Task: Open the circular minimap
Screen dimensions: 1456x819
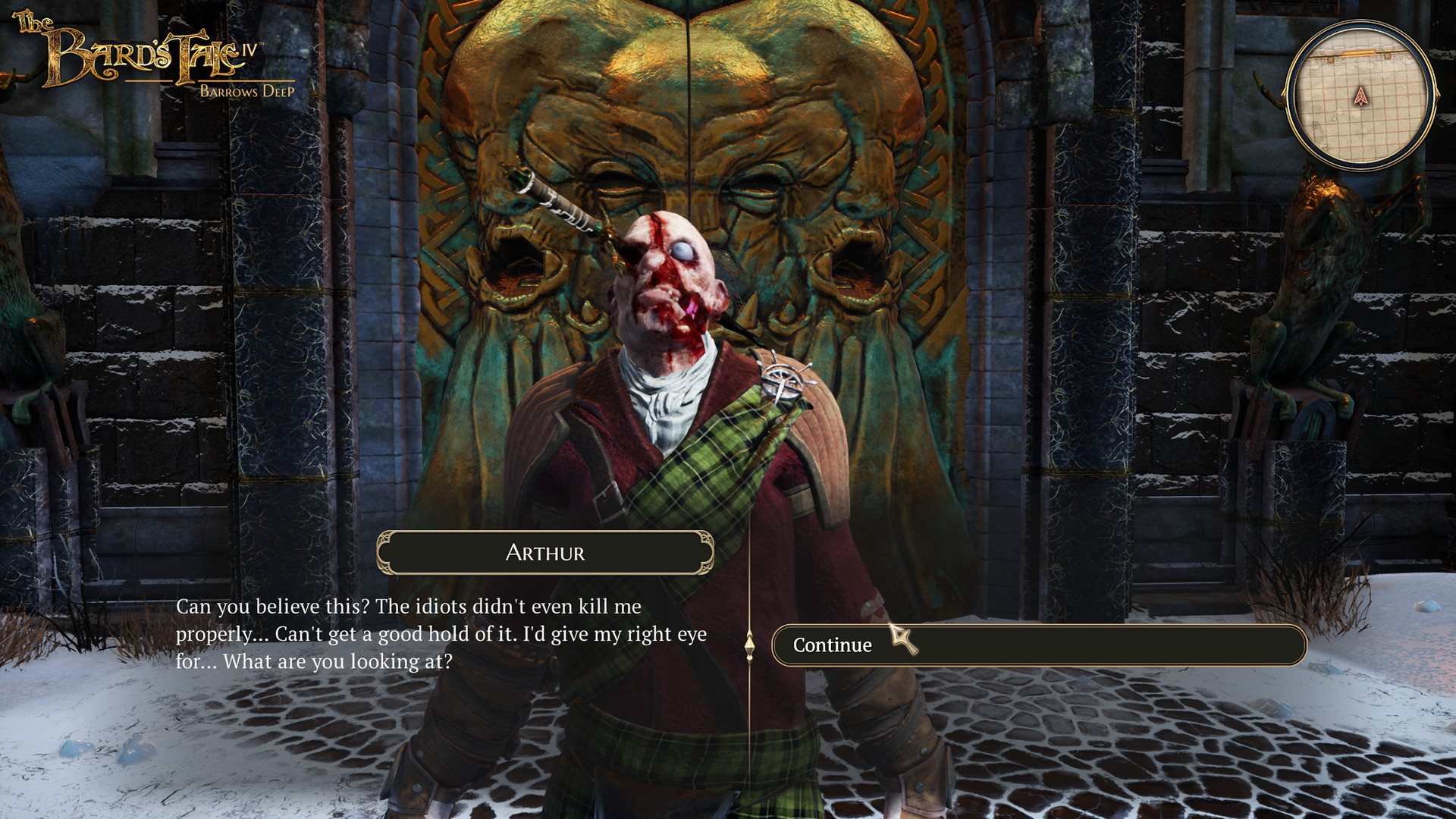Action: (x=1361, y=96)
